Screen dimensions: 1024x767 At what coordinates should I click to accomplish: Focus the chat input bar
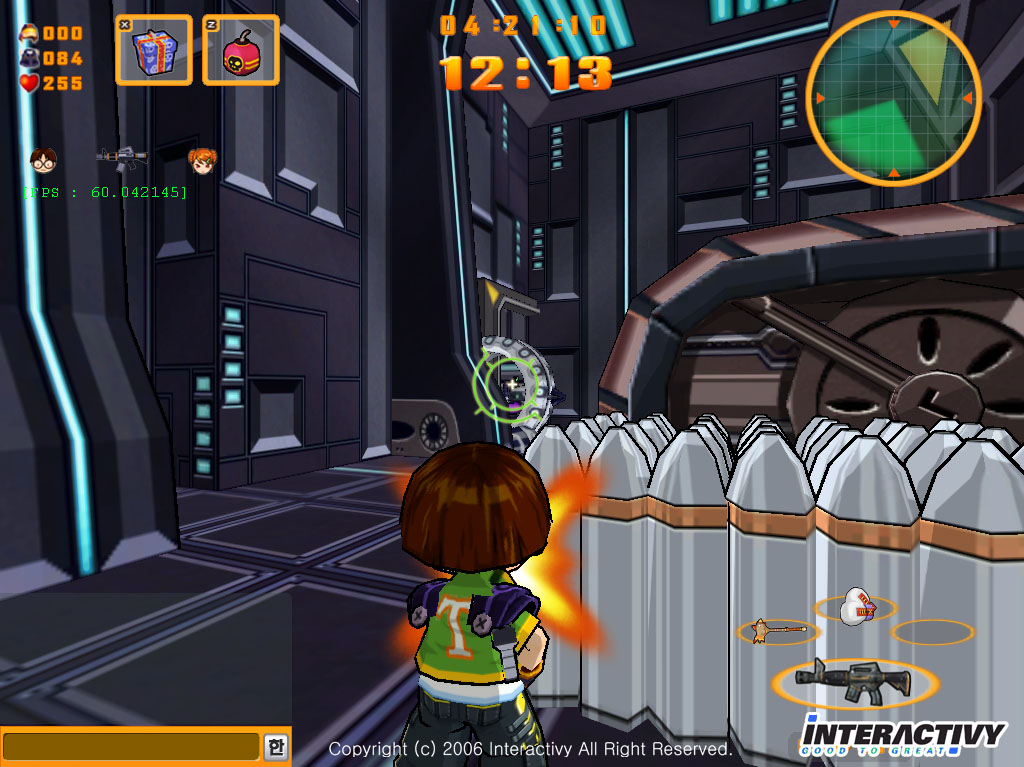pos(131,746)
